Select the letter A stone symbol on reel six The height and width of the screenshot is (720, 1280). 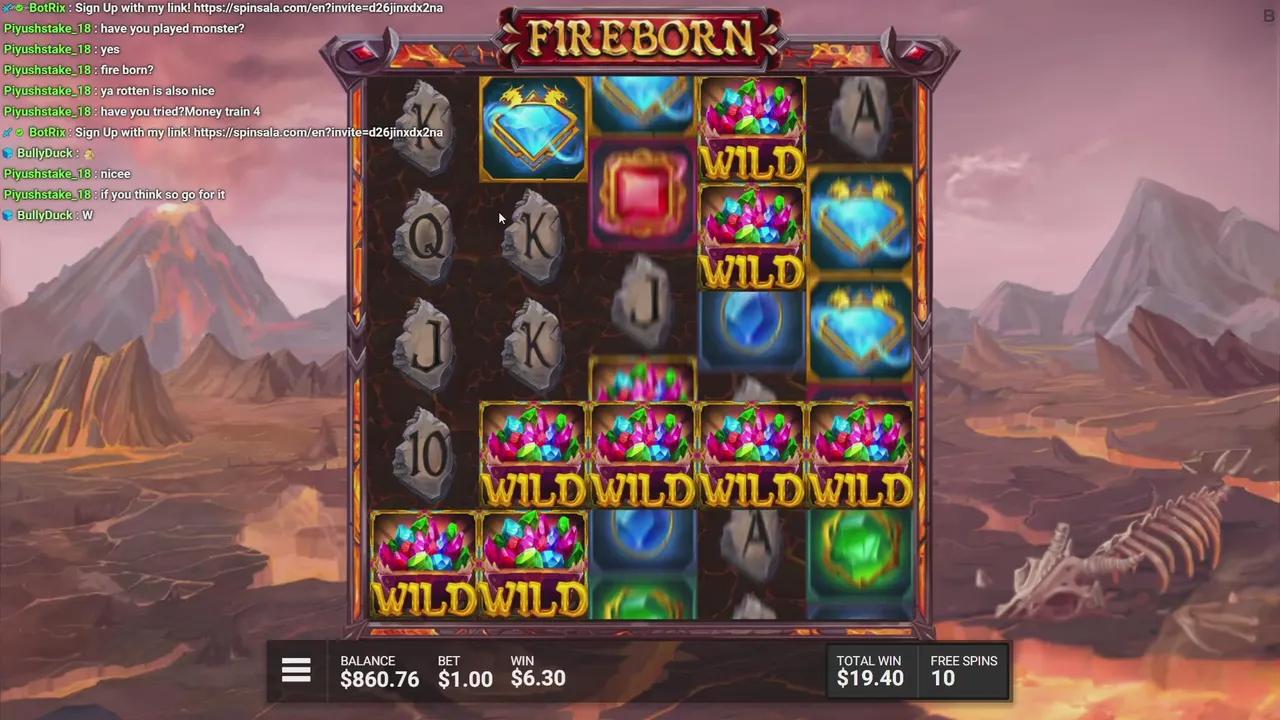861,115
